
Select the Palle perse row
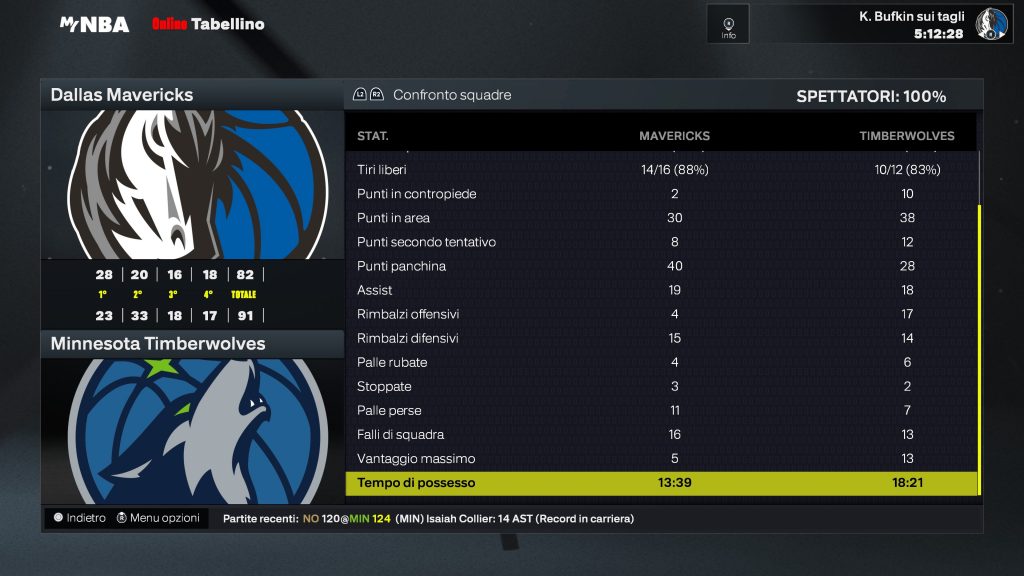tap(660, 410)
